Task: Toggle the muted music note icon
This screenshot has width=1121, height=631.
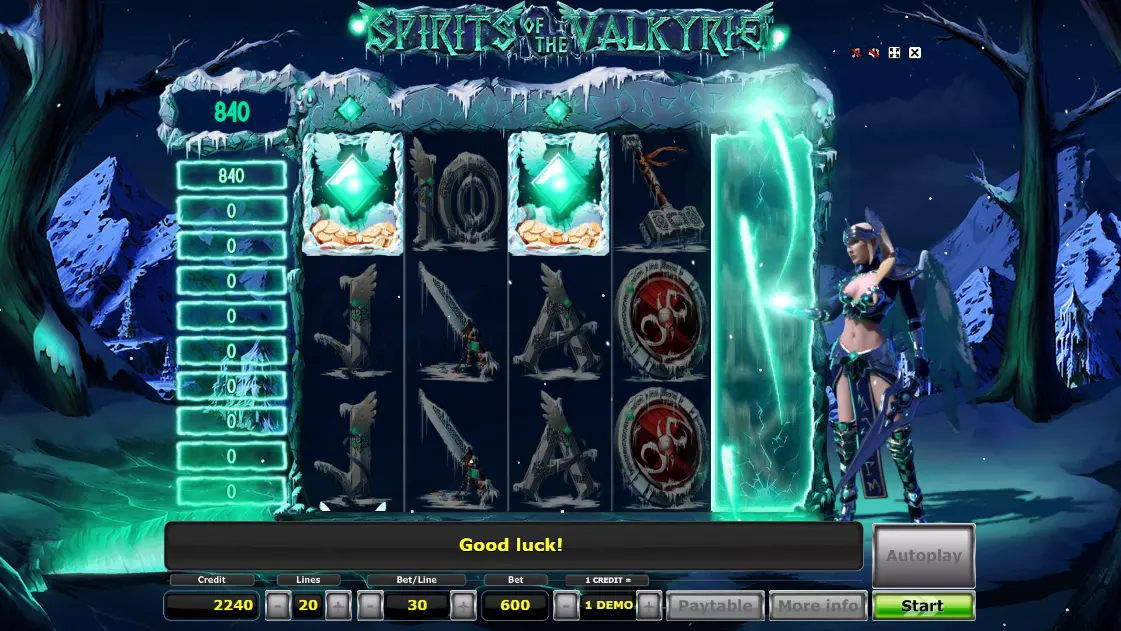Action: click(856, 52)
